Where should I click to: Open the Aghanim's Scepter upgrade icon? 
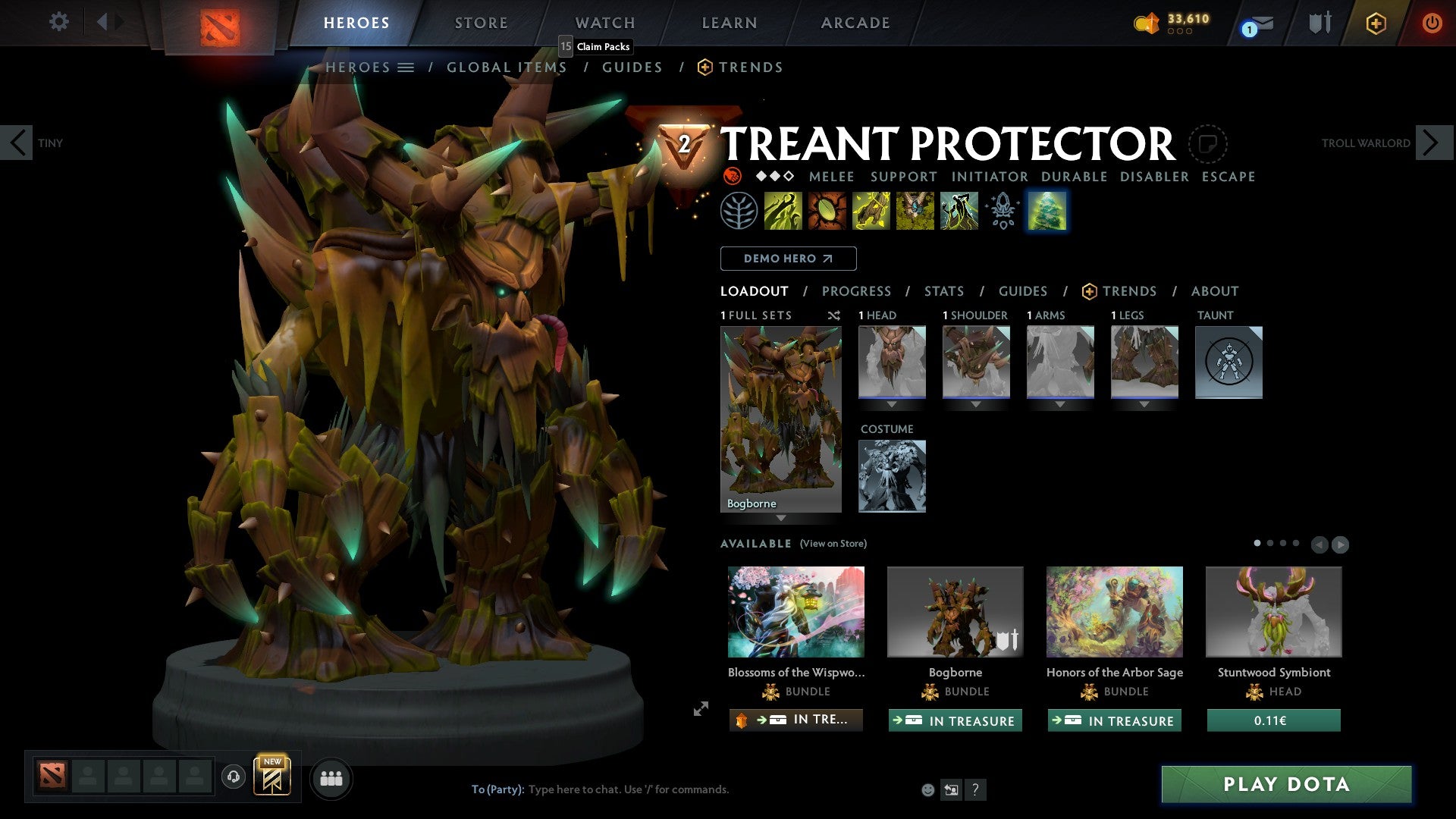click(1003, 211)
